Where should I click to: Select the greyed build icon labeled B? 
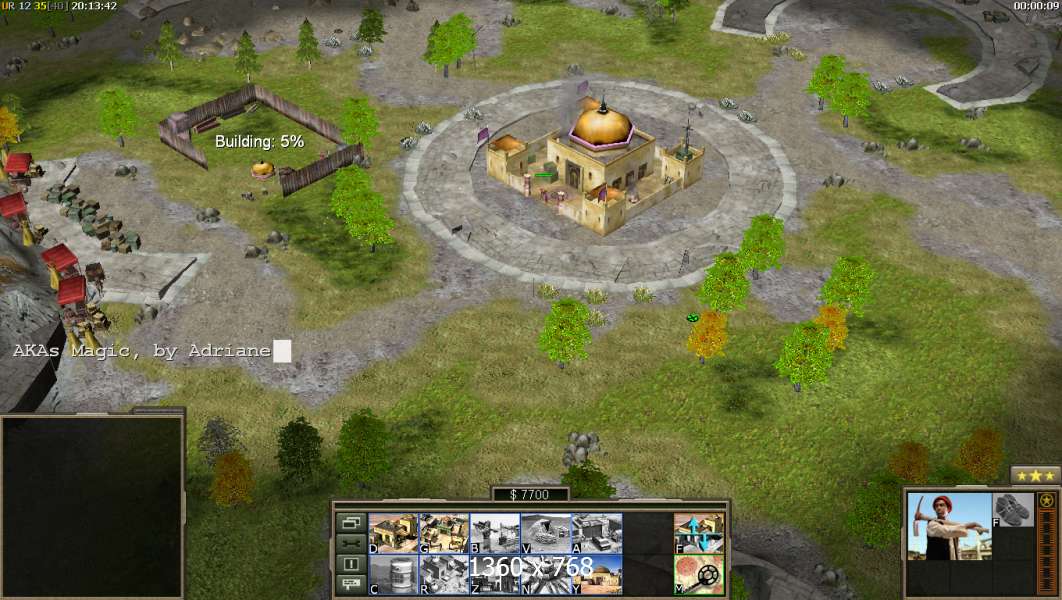click(494, 533)
